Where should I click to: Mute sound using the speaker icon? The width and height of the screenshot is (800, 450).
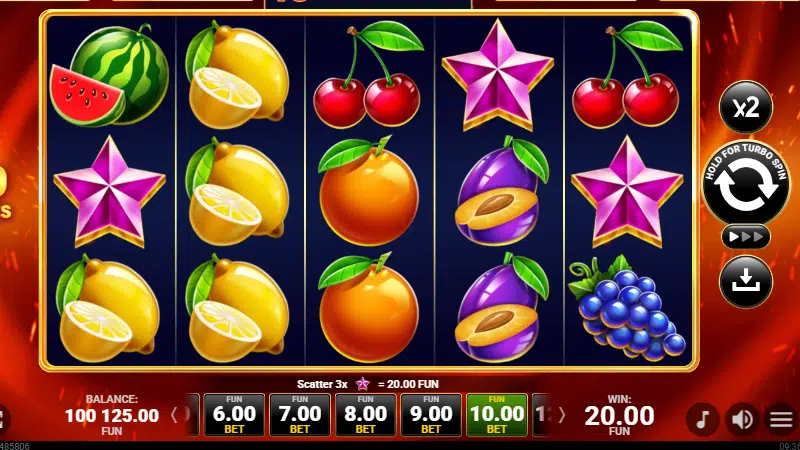pos(742,418)
